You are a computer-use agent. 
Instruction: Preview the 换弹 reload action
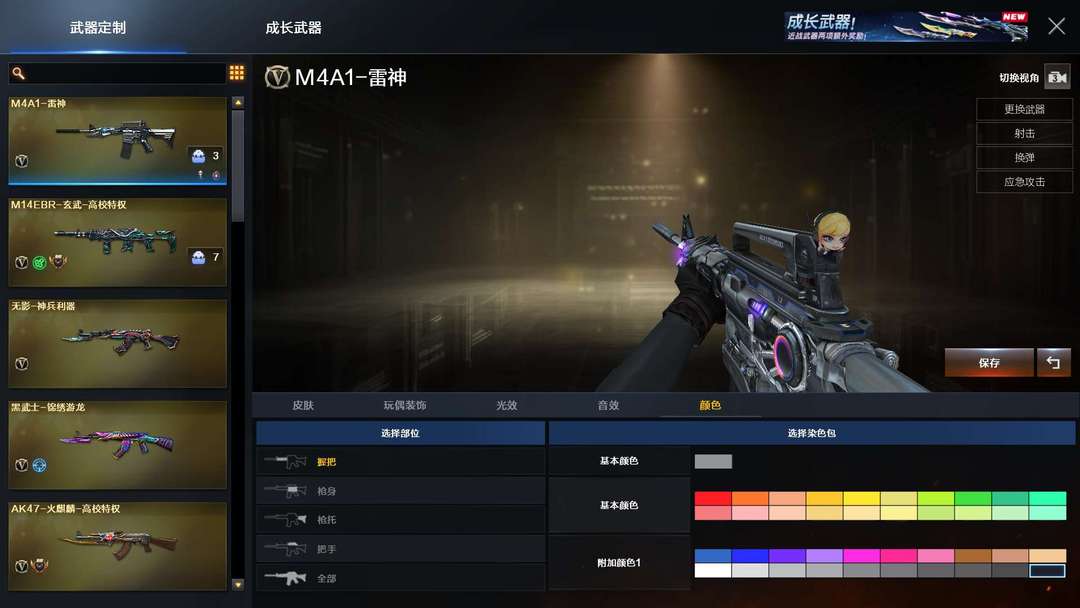(x=1024, y=157)
